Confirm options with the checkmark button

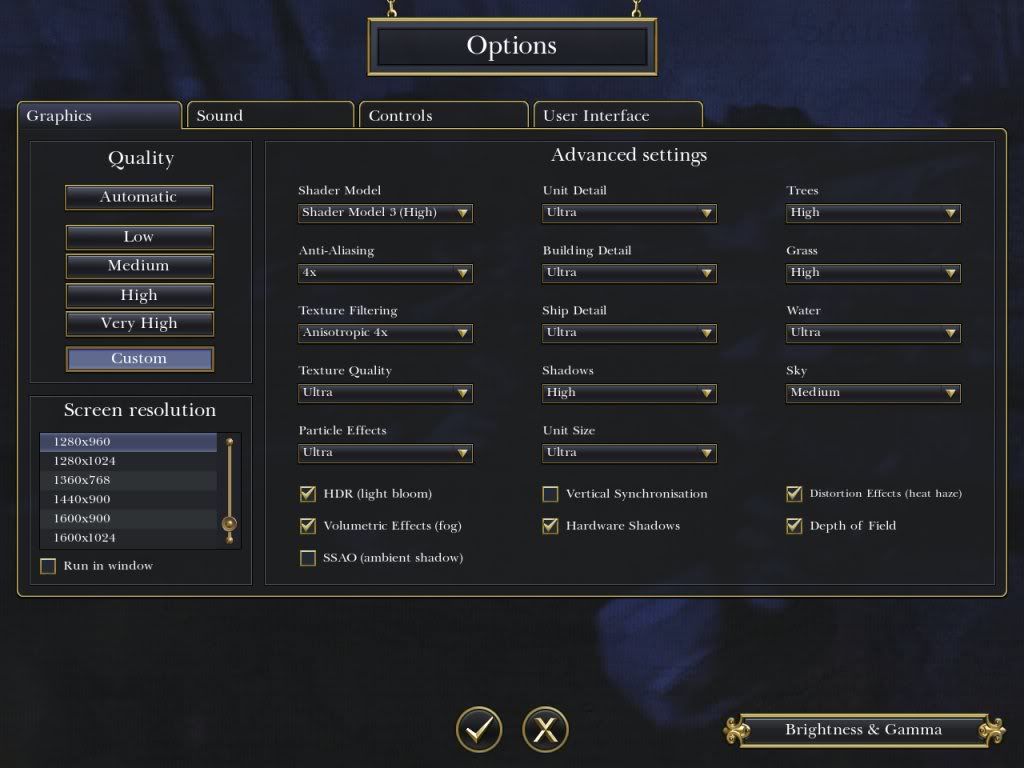coord(479,729)
